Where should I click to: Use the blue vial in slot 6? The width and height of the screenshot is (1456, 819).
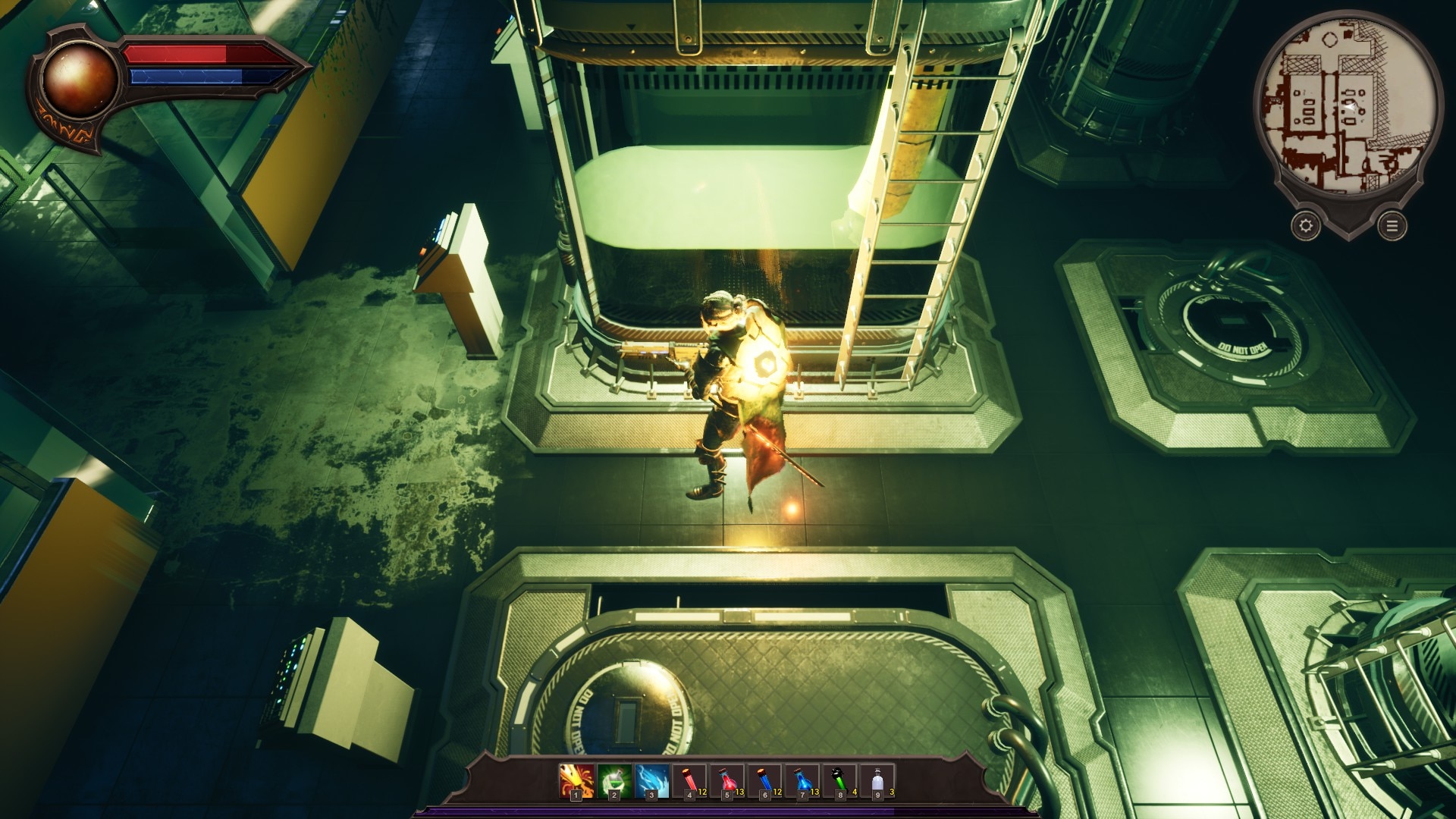point(764,781)
